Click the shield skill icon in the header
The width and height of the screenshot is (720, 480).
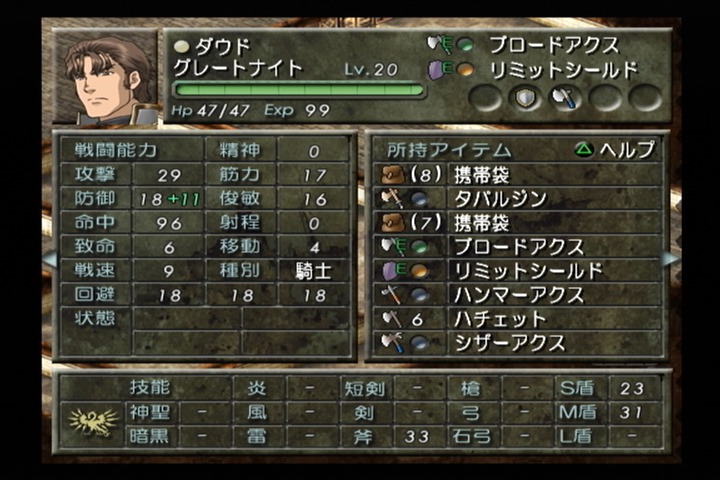pos(526,97)
